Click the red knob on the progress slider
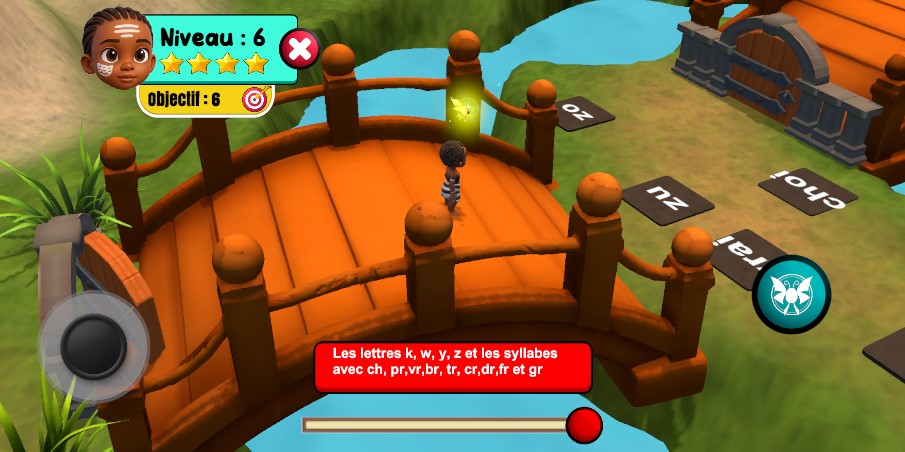905x452 pixels. [584, 425]
